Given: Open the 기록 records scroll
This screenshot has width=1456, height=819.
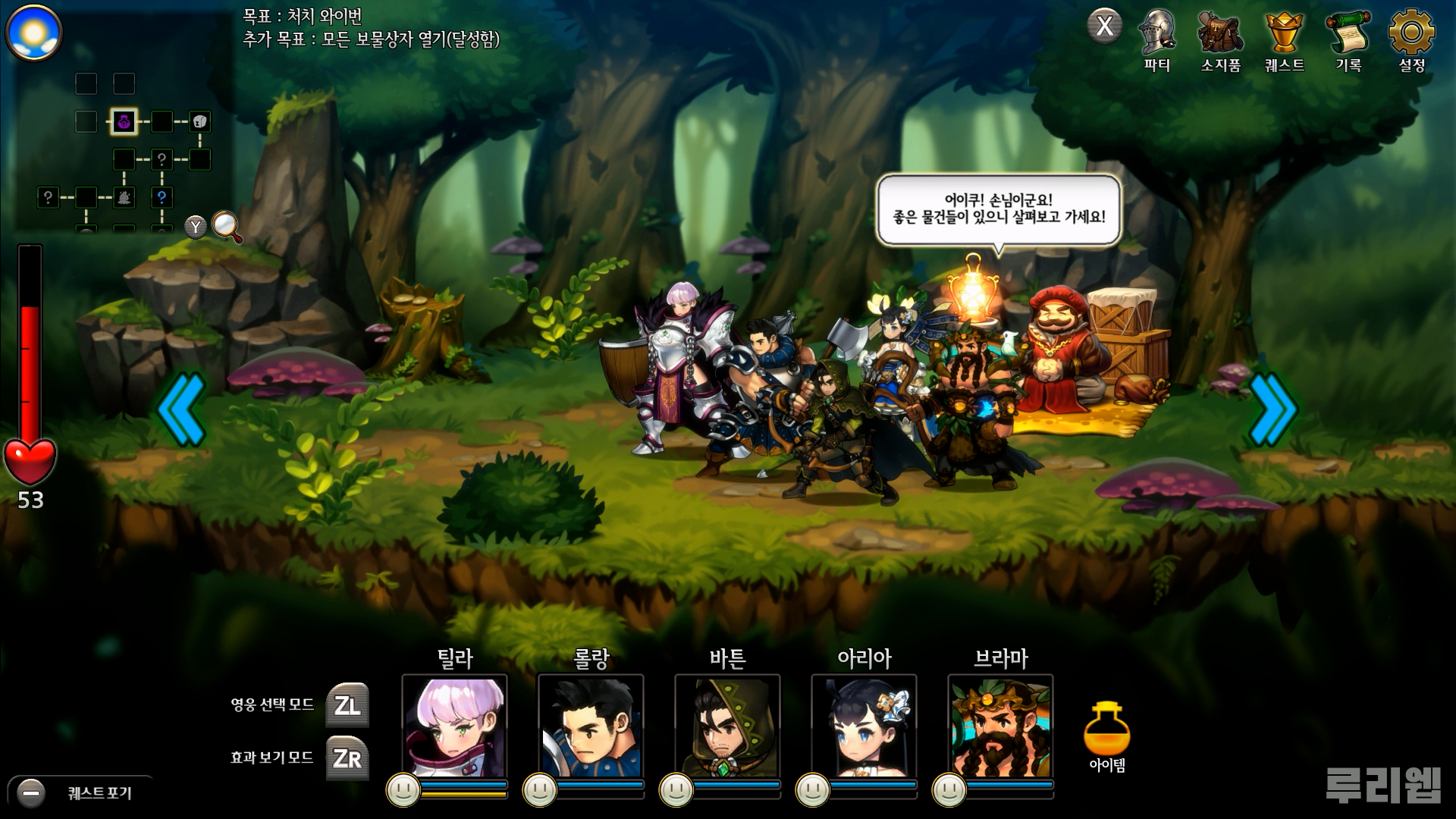Looking at the screenshot, I should point(1348,41).
